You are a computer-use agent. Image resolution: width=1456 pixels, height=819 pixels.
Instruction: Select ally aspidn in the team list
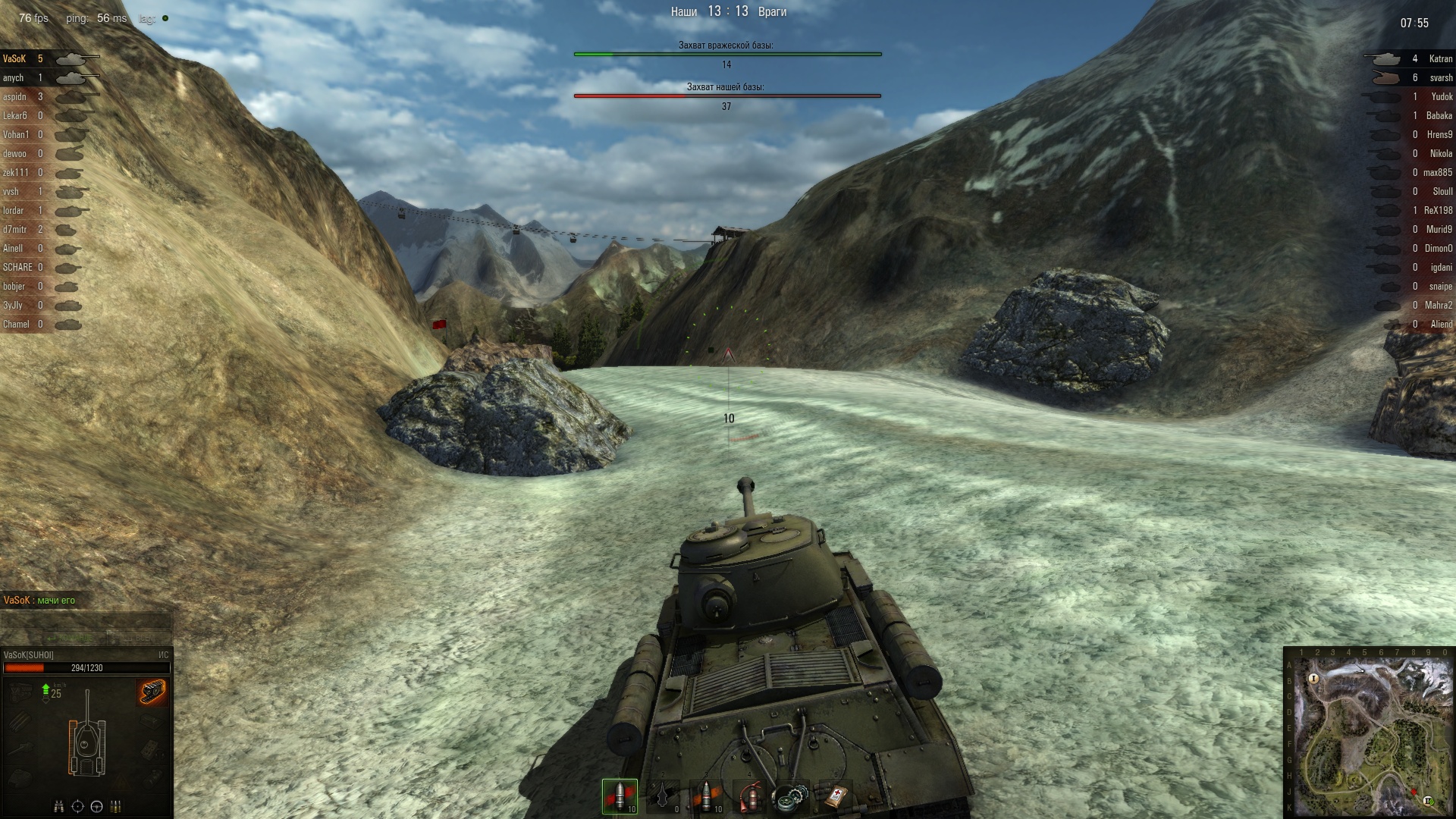point(14,97)
